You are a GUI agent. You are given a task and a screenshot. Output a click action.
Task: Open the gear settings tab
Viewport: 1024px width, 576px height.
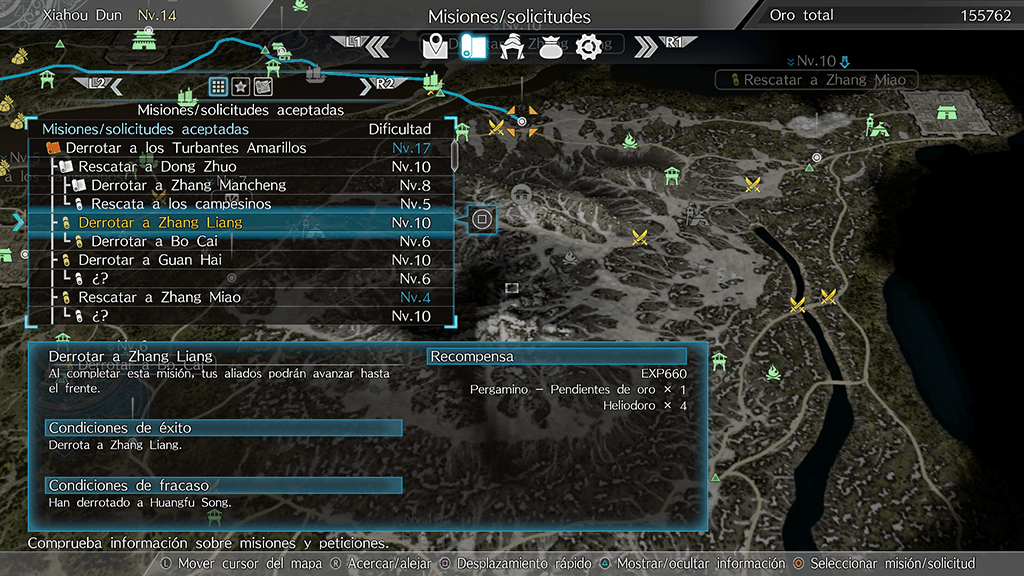(x=587, y=46)
